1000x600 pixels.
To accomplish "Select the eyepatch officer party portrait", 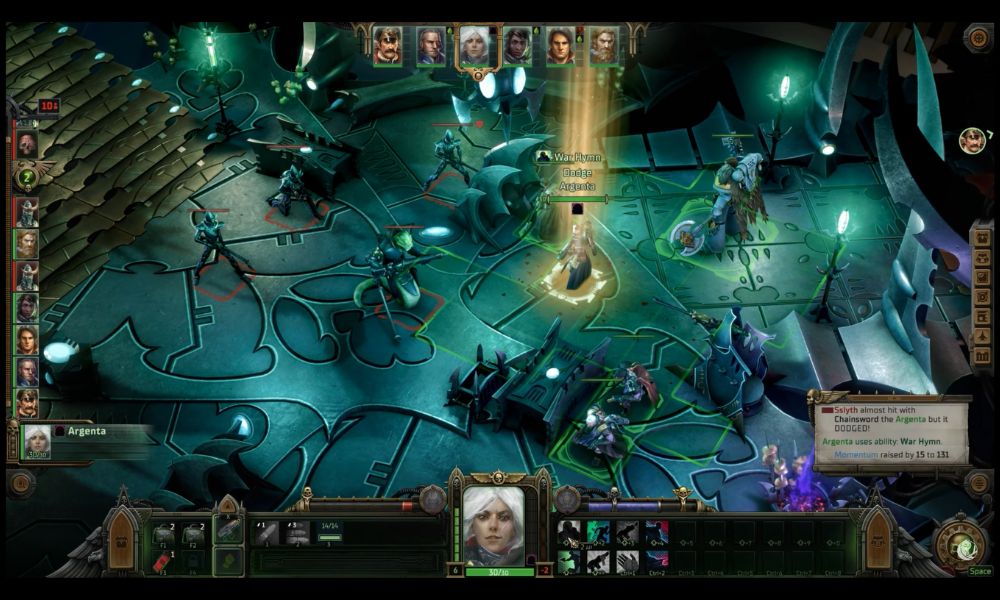I will click(388, 45).
